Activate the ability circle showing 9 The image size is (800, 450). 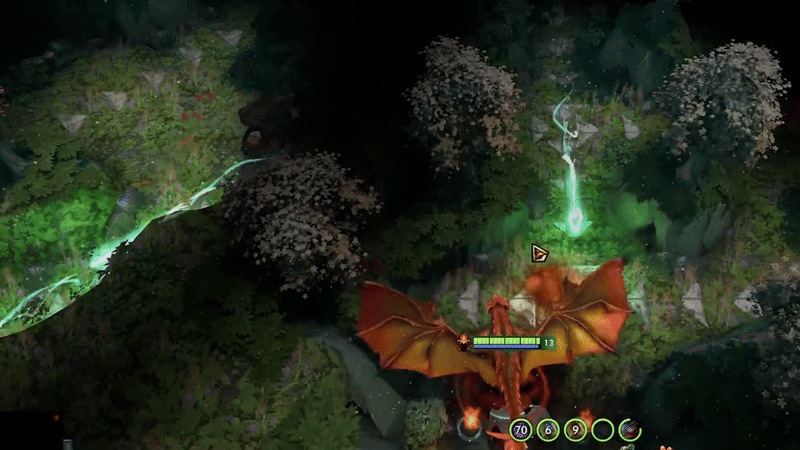coord(575,430)
